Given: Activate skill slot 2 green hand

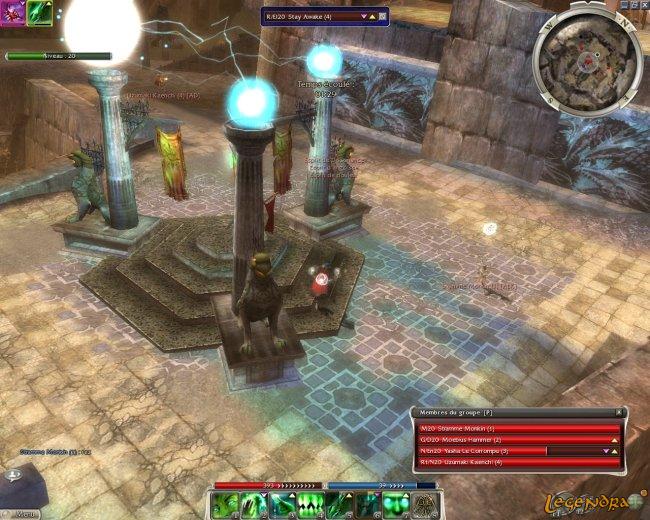Looking at the screenshot, I should point(254,505).
